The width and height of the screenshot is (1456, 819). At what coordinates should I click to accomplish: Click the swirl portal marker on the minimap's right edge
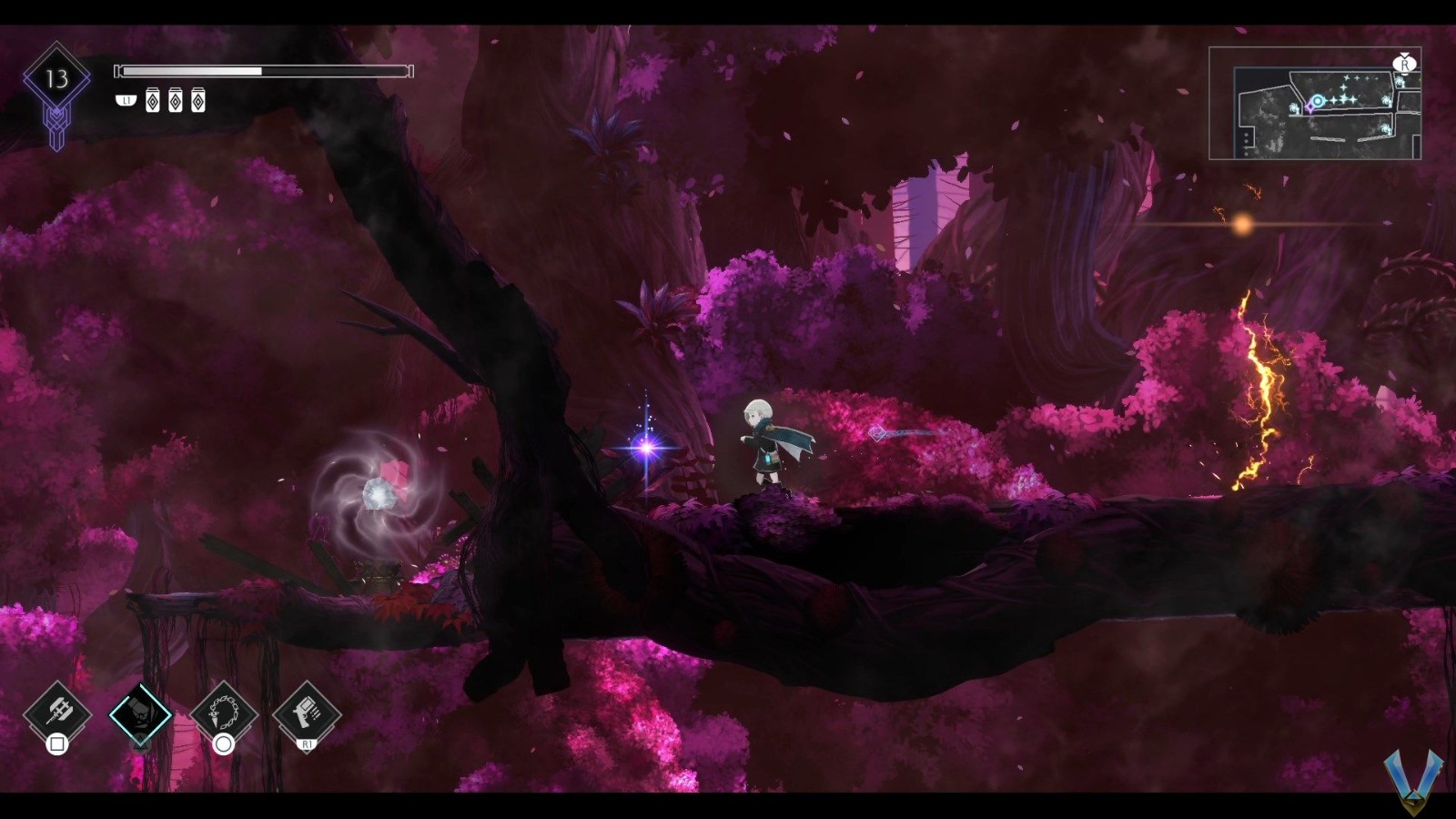(x=1400, y=83)
